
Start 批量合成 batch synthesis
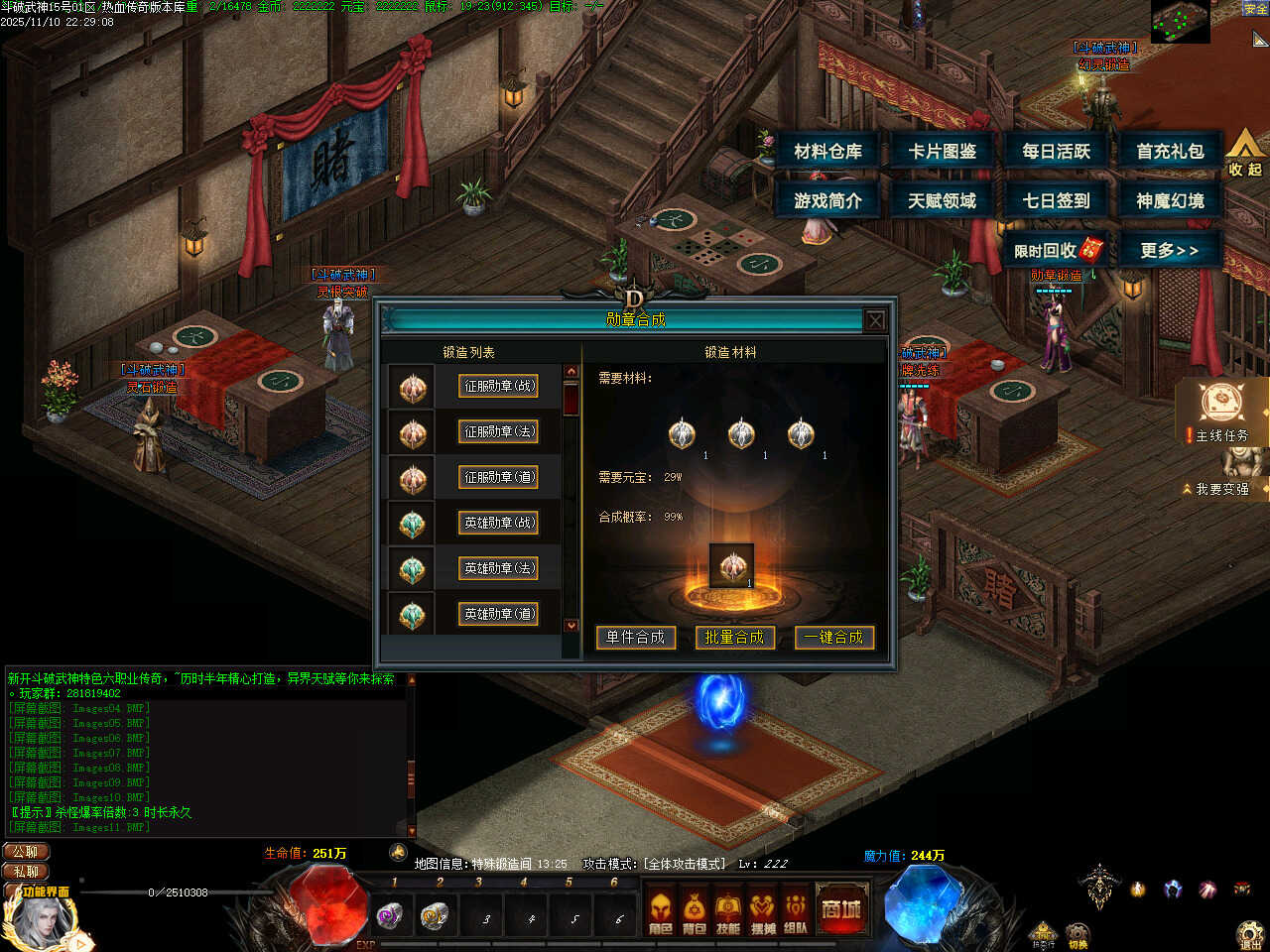(735, 638)
